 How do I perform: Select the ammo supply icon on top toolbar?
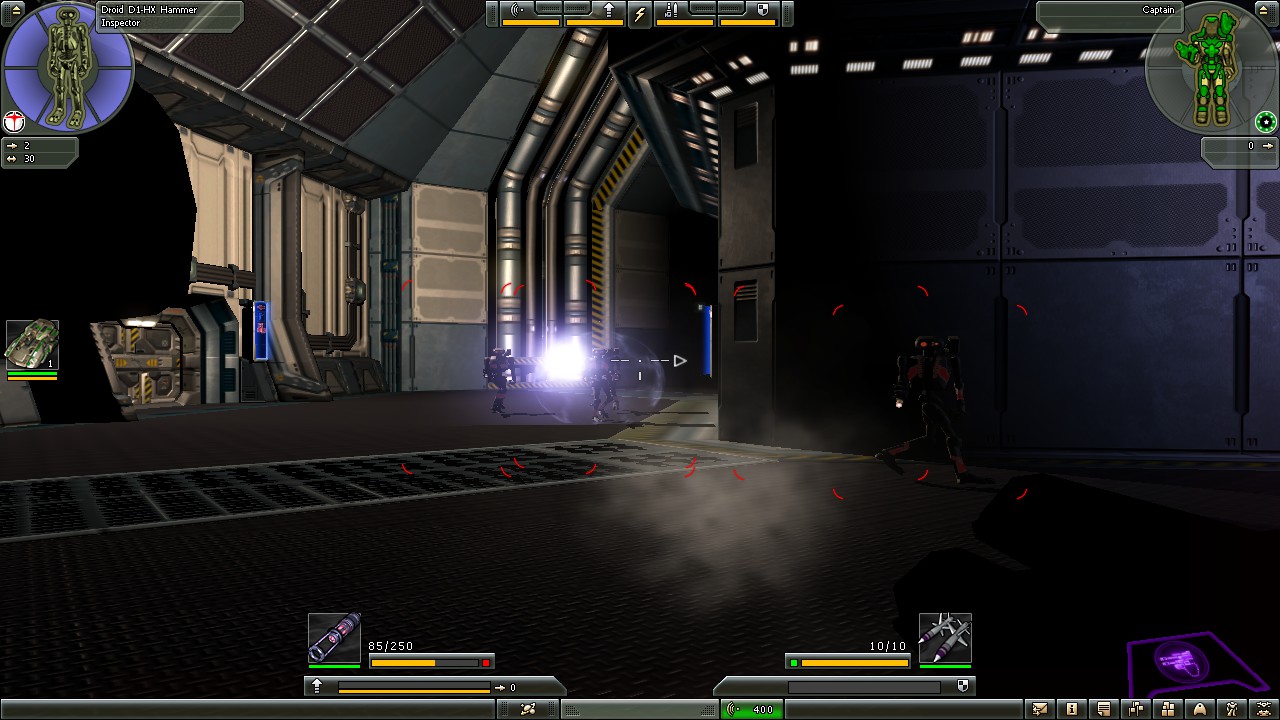(673, 10)
